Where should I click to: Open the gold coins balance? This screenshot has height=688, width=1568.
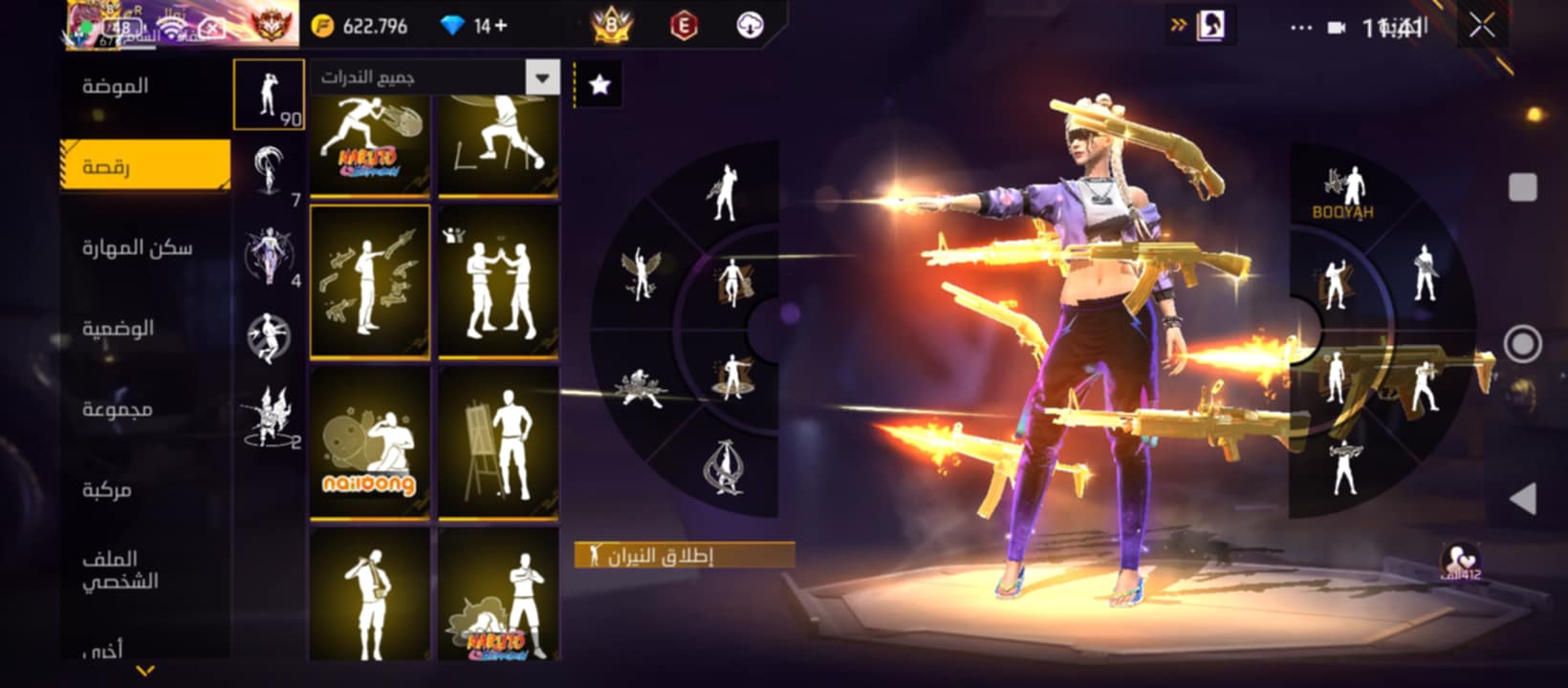point(359,26)
